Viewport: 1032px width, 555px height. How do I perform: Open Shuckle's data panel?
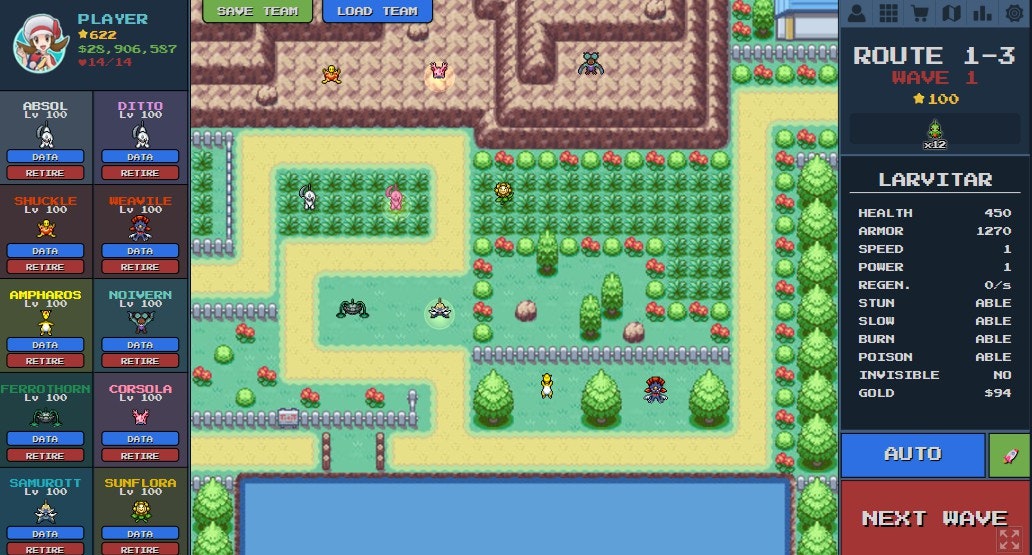[x=45, y=251]
